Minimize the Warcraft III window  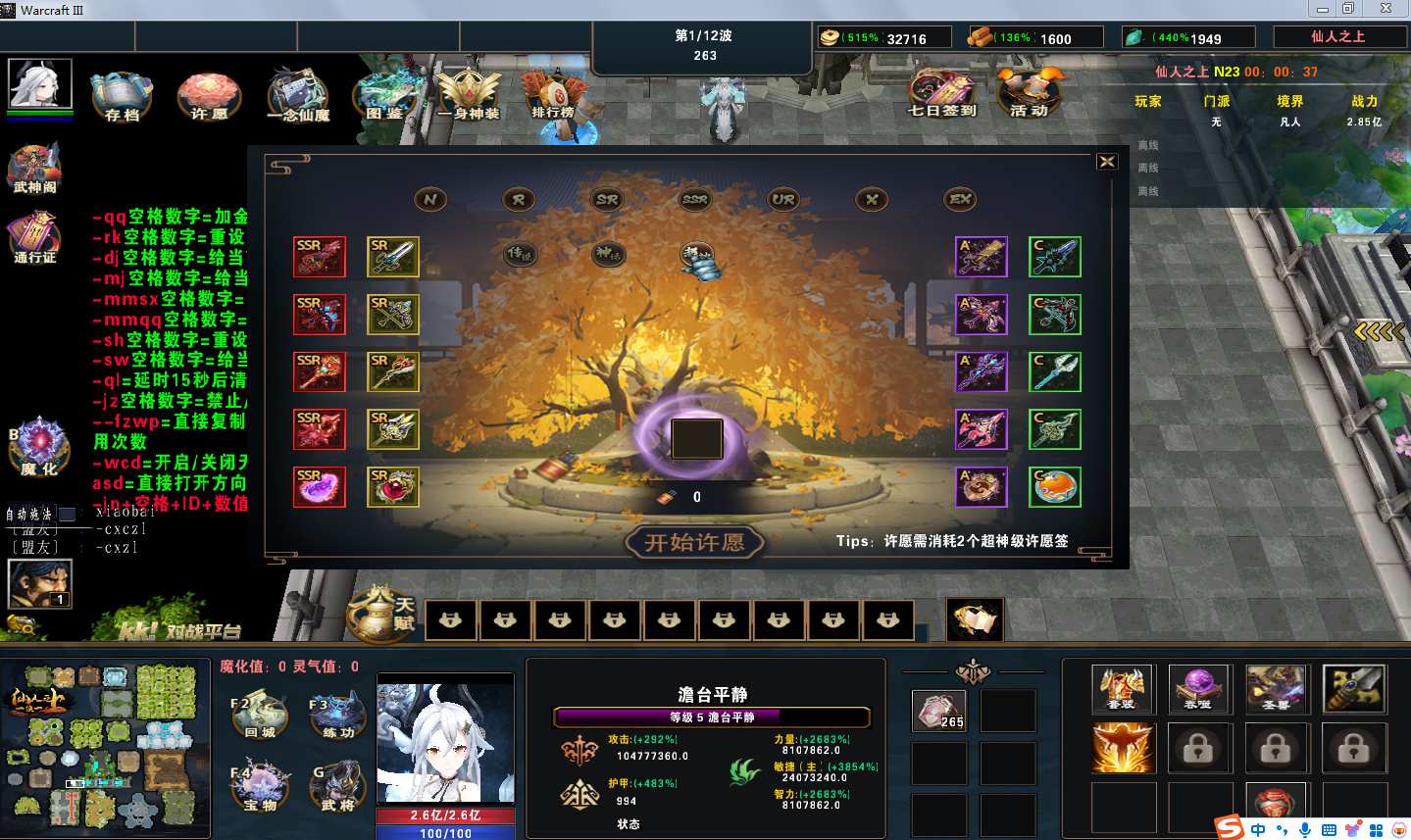1322,9
